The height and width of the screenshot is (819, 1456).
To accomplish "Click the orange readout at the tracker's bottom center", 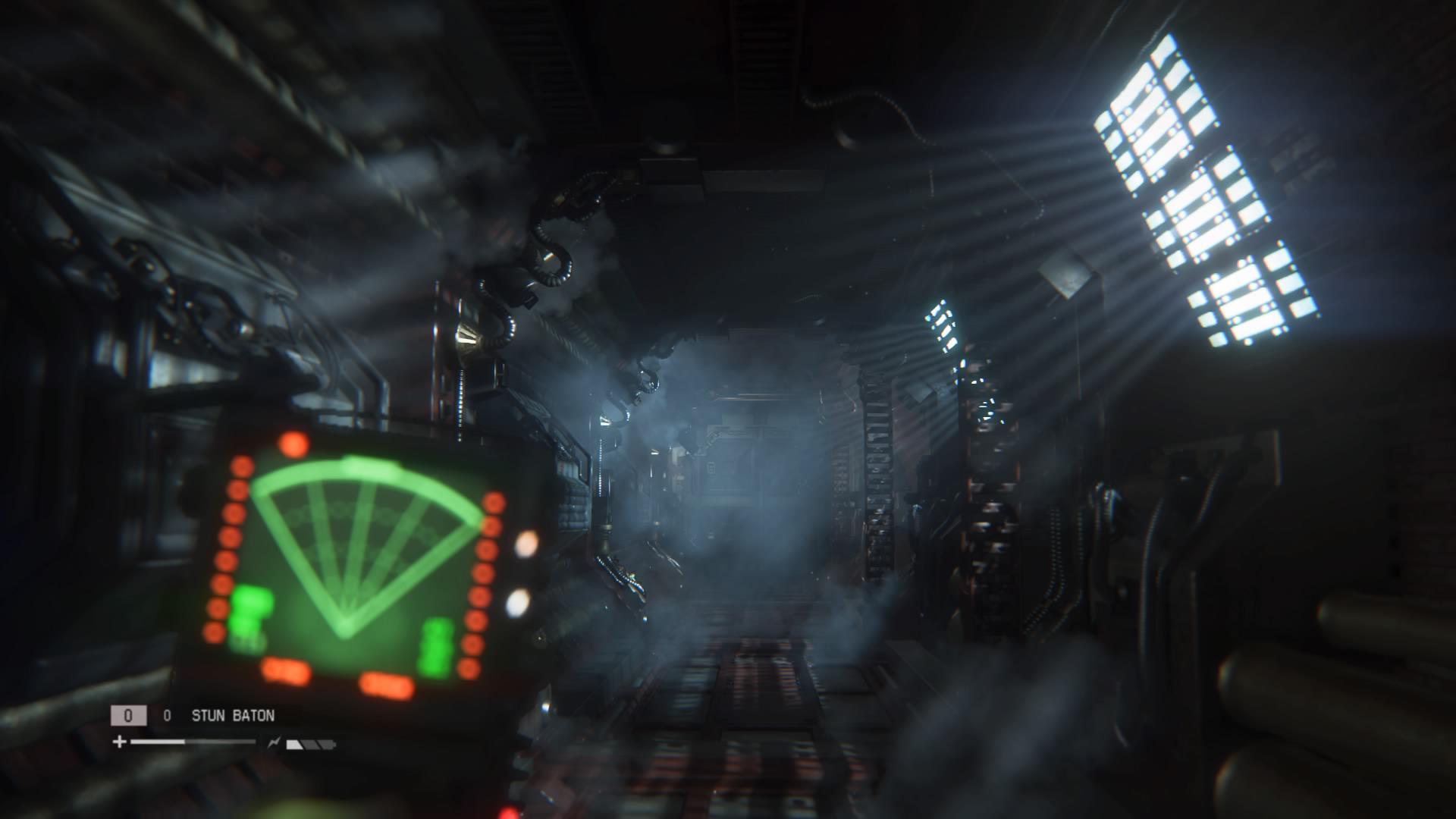I will tap(387, 683).
